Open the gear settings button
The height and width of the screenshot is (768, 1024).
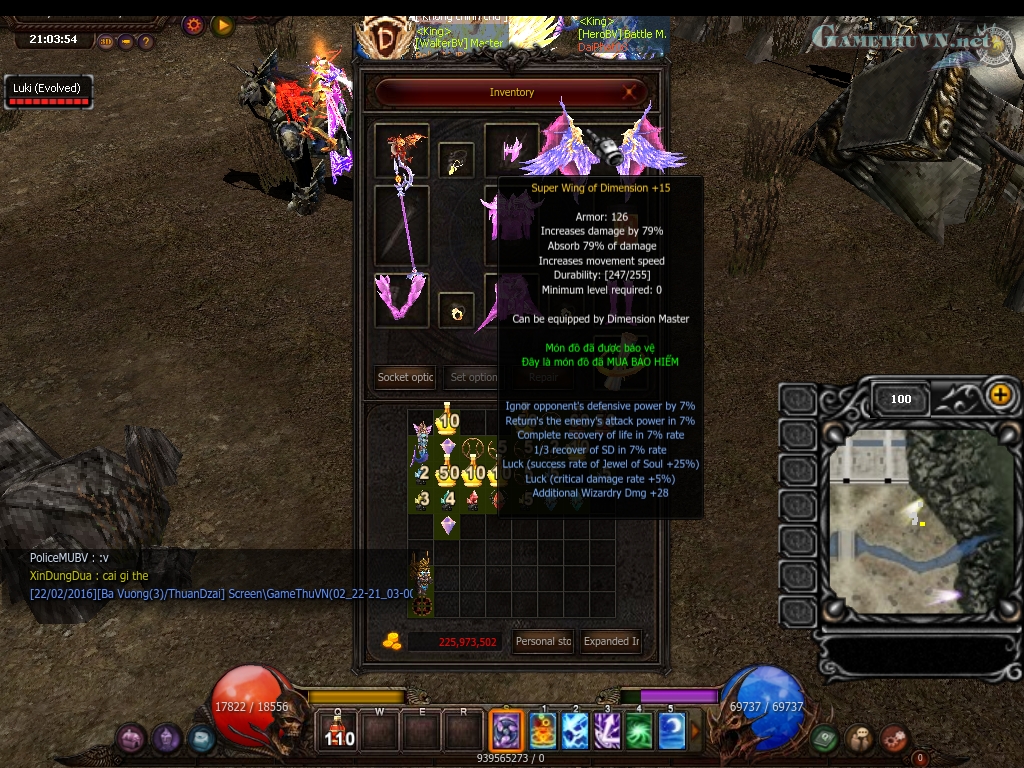click(194, 25)
